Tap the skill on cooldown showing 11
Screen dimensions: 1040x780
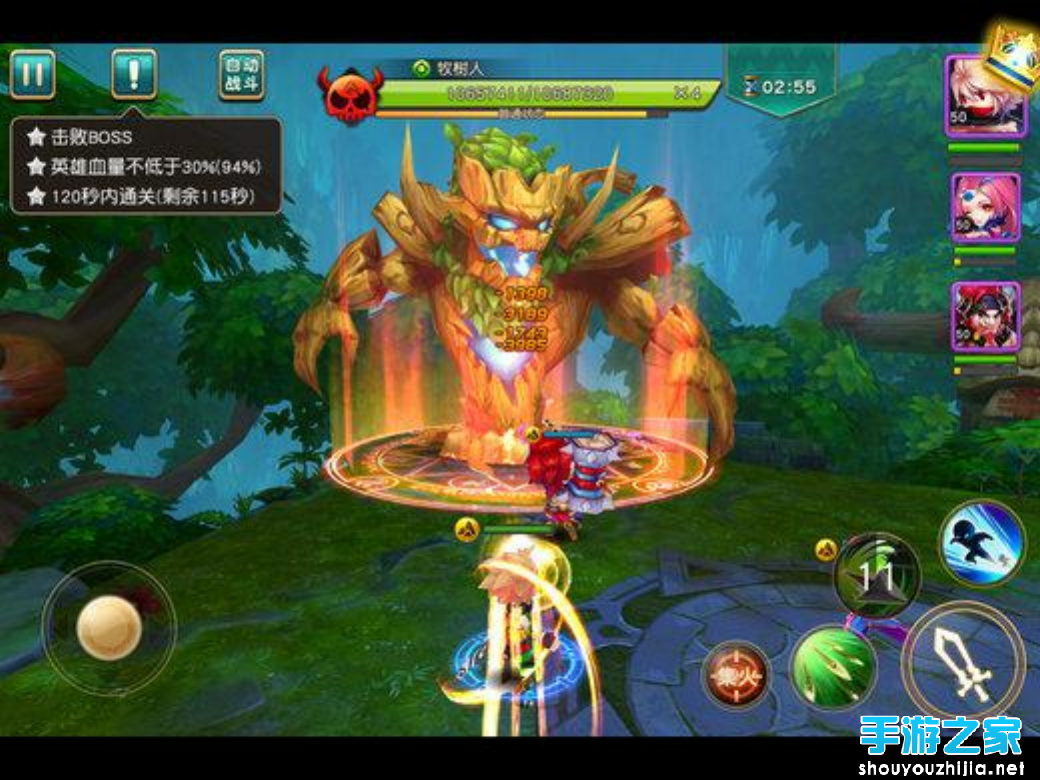click(x=877, y=574)
